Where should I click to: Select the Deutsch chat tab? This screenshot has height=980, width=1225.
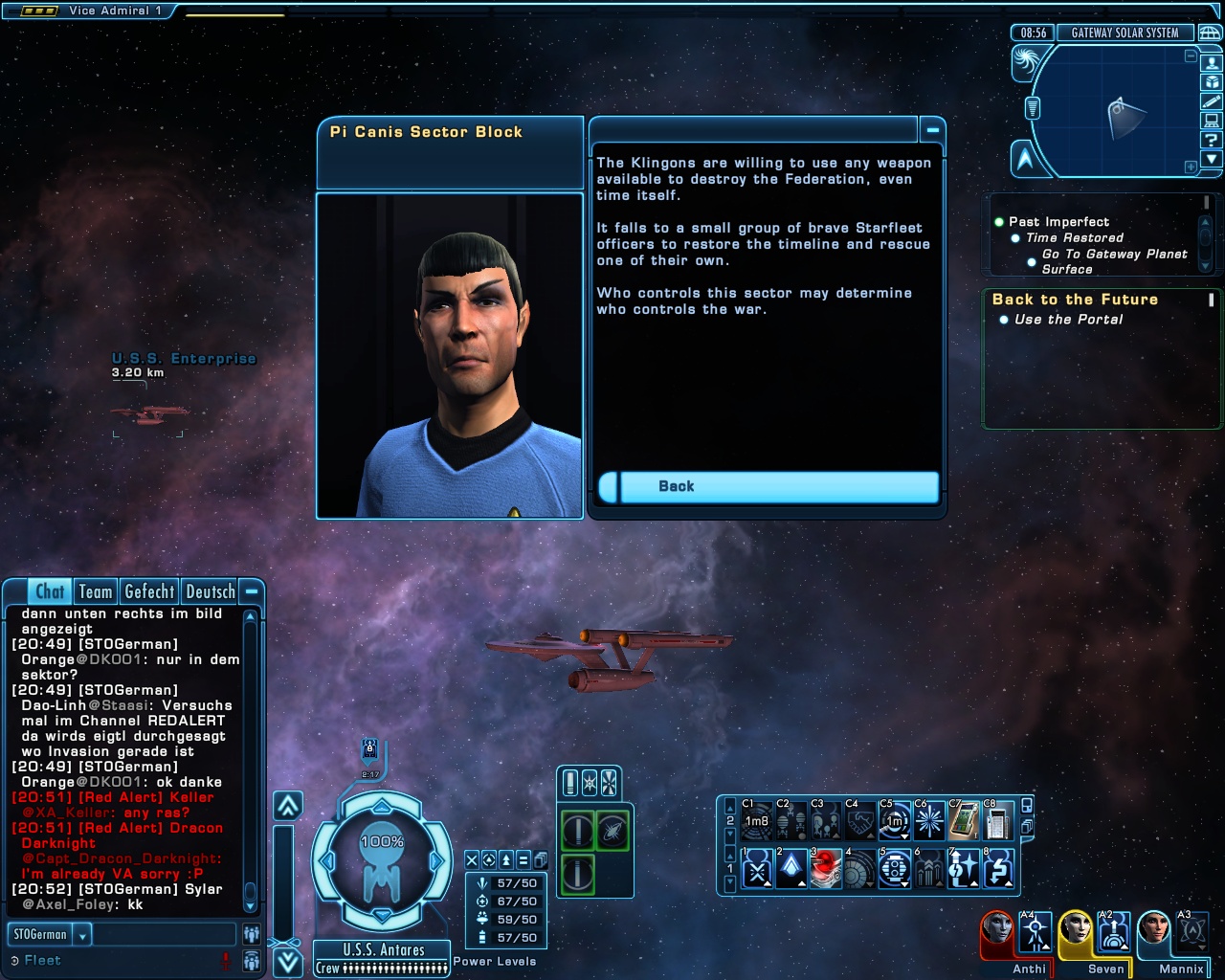pos(211,592)
